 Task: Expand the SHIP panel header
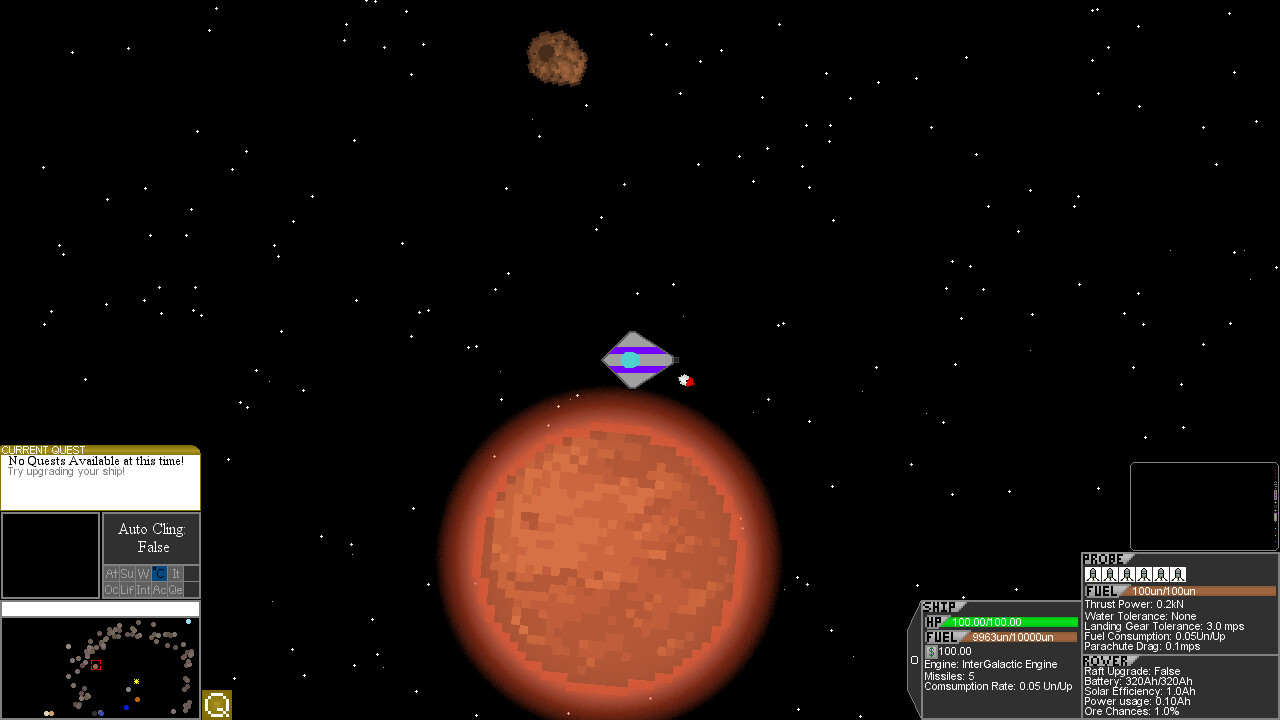coord(938,606)
